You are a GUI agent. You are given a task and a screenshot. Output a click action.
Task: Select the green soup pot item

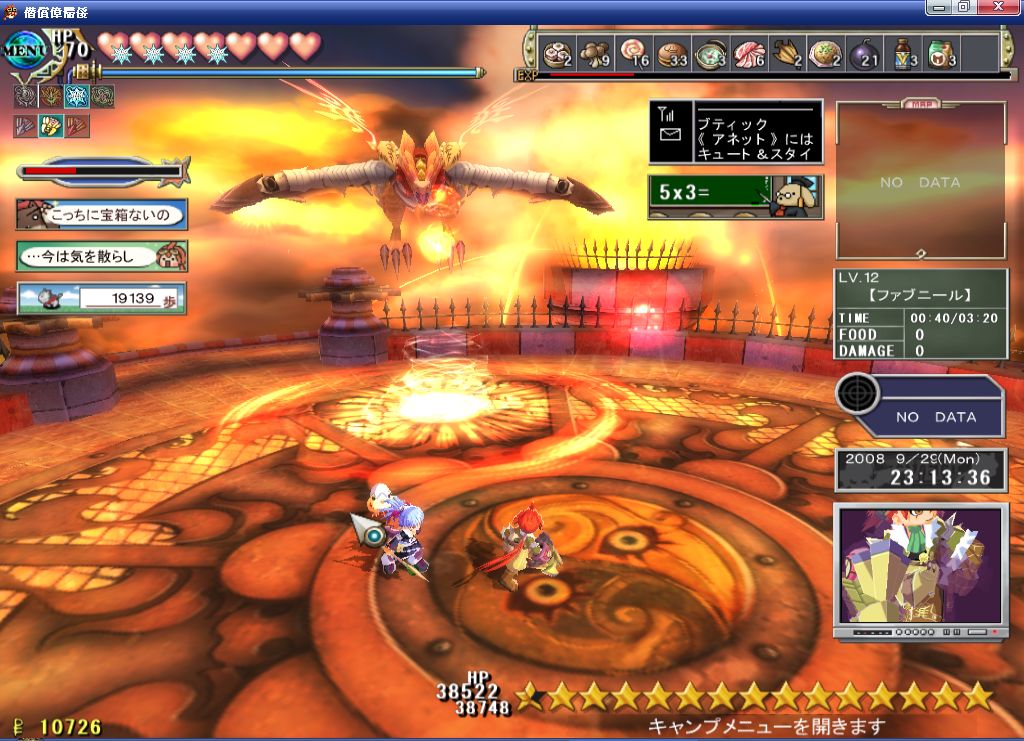coord(711,53)
